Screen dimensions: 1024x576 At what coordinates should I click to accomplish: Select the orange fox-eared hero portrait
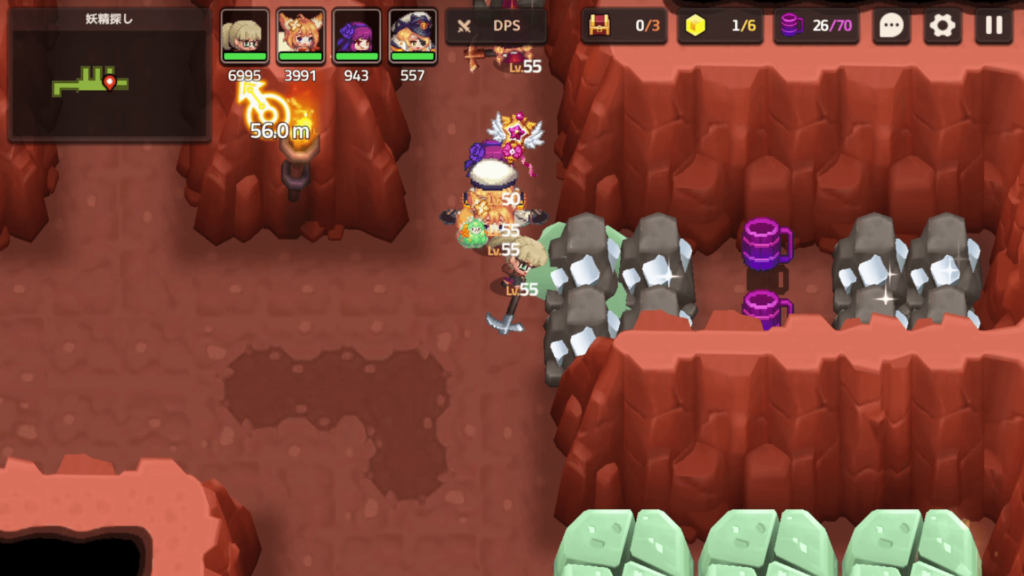click(300, 37)
